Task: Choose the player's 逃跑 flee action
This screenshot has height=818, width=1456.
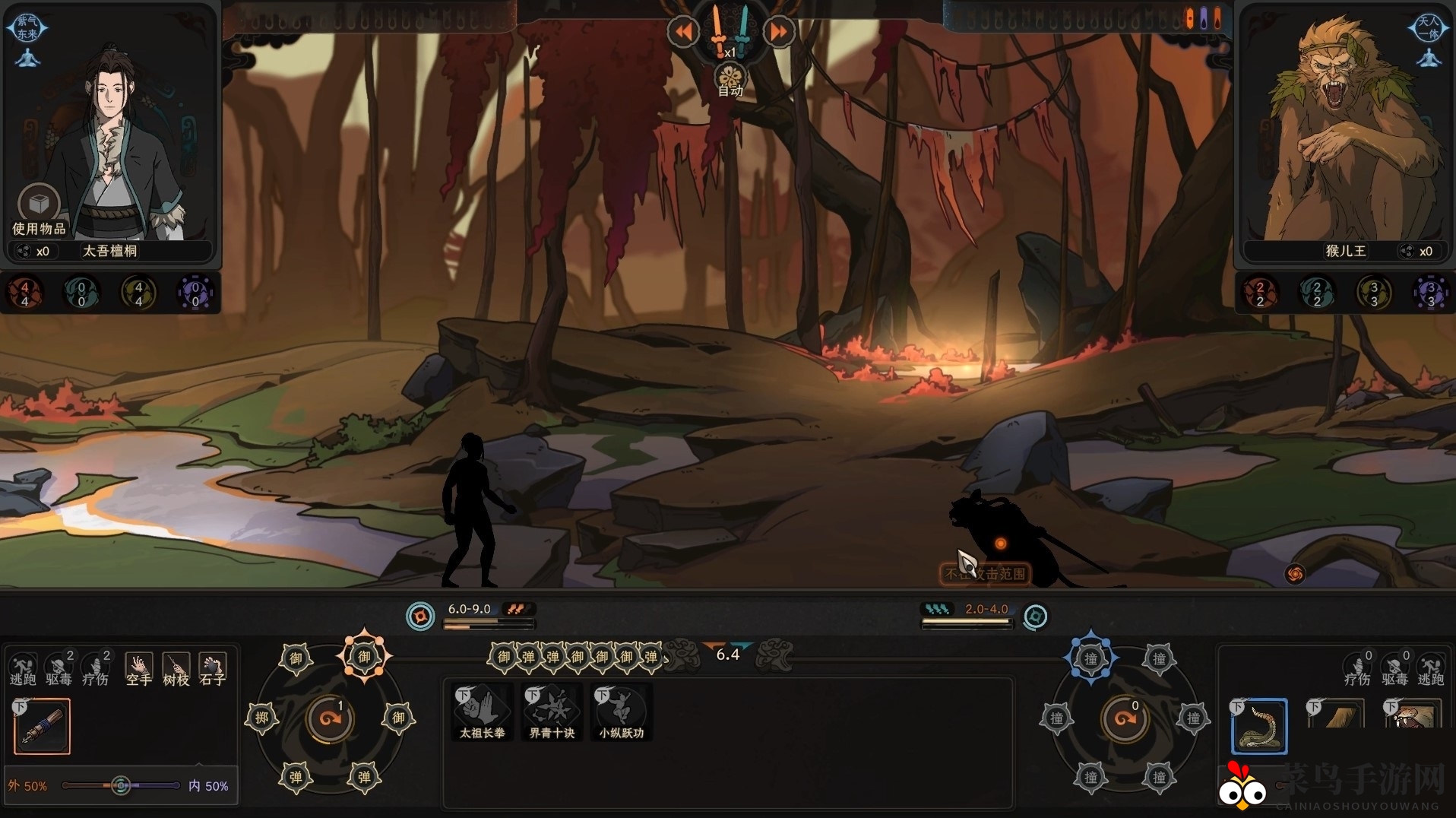Action: tap(23, 669)
